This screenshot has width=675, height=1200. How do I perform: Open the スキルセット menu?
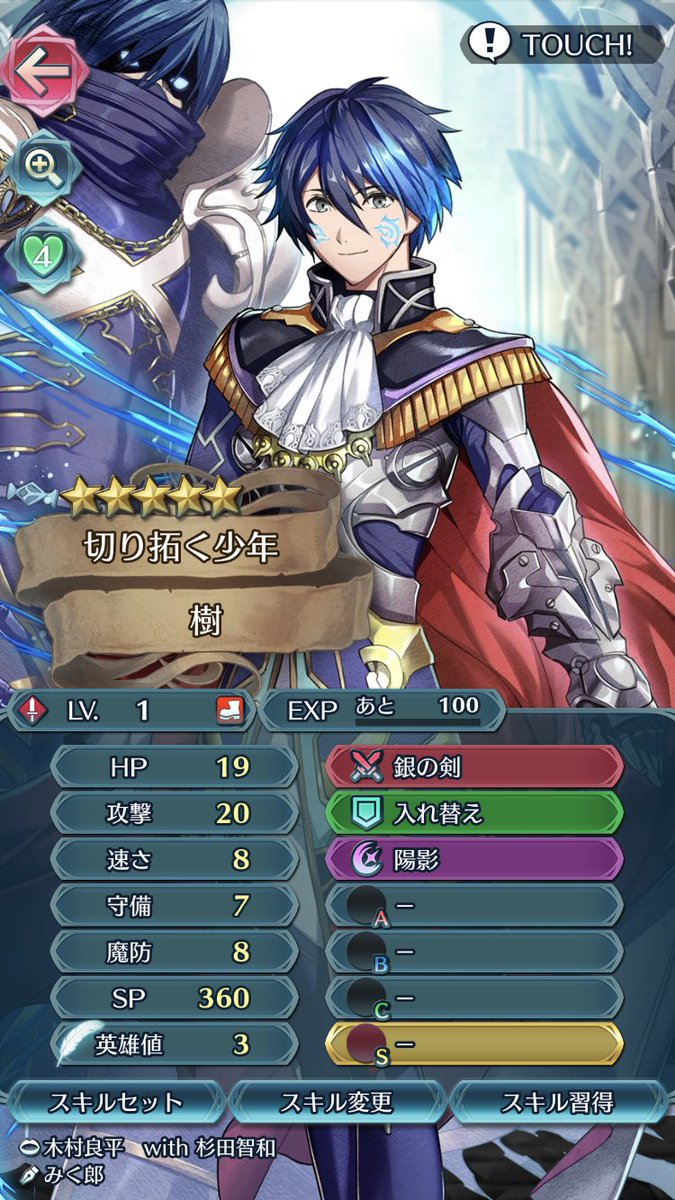click(x=116, y=1103)
